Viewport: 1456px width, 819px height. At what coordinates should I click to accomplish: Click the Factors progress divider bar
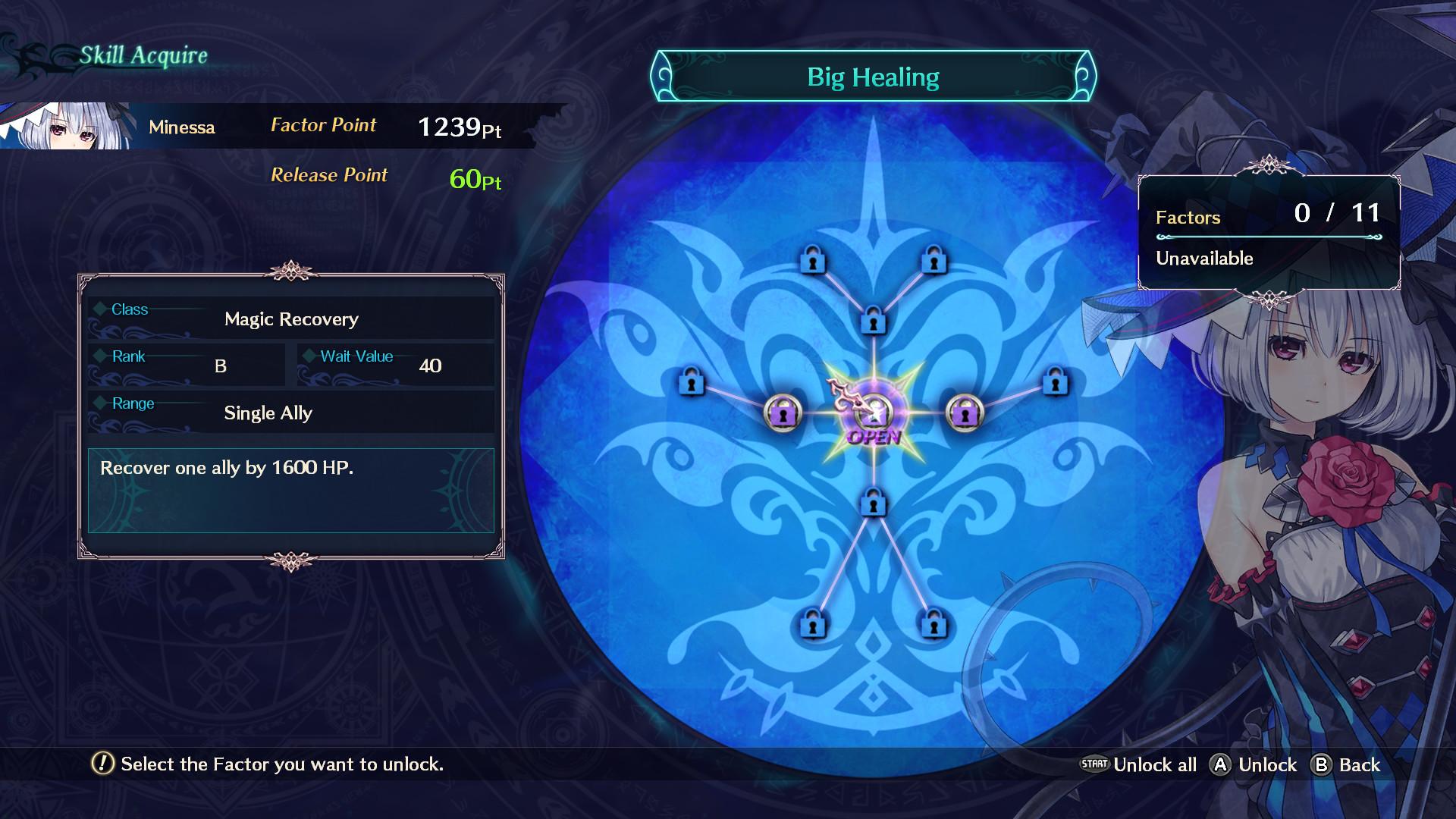pos(1269,237)
